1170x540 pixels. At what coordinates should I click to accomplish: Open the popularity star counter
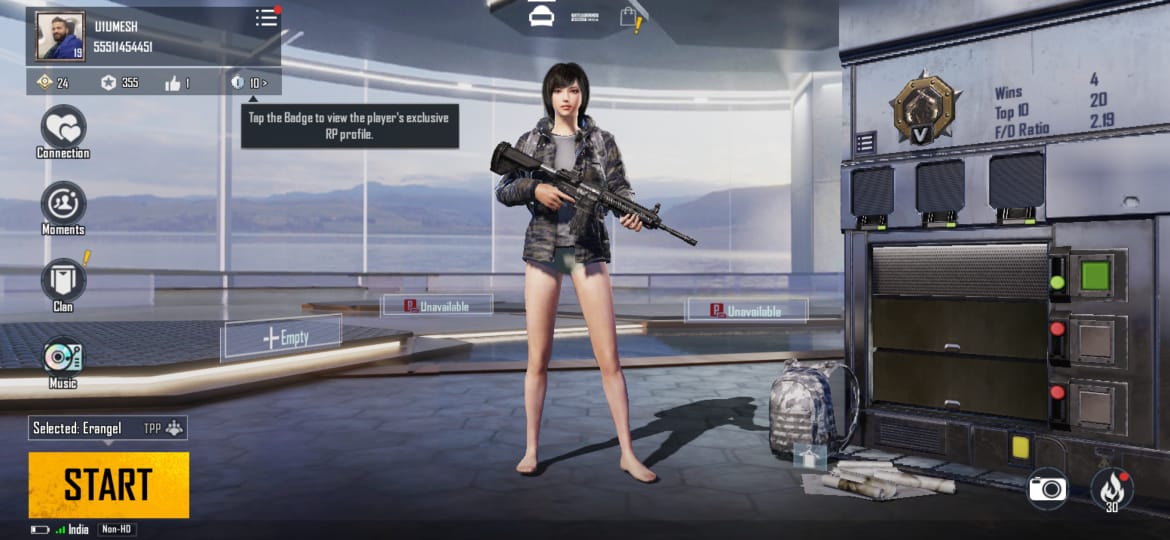point(119,83)
